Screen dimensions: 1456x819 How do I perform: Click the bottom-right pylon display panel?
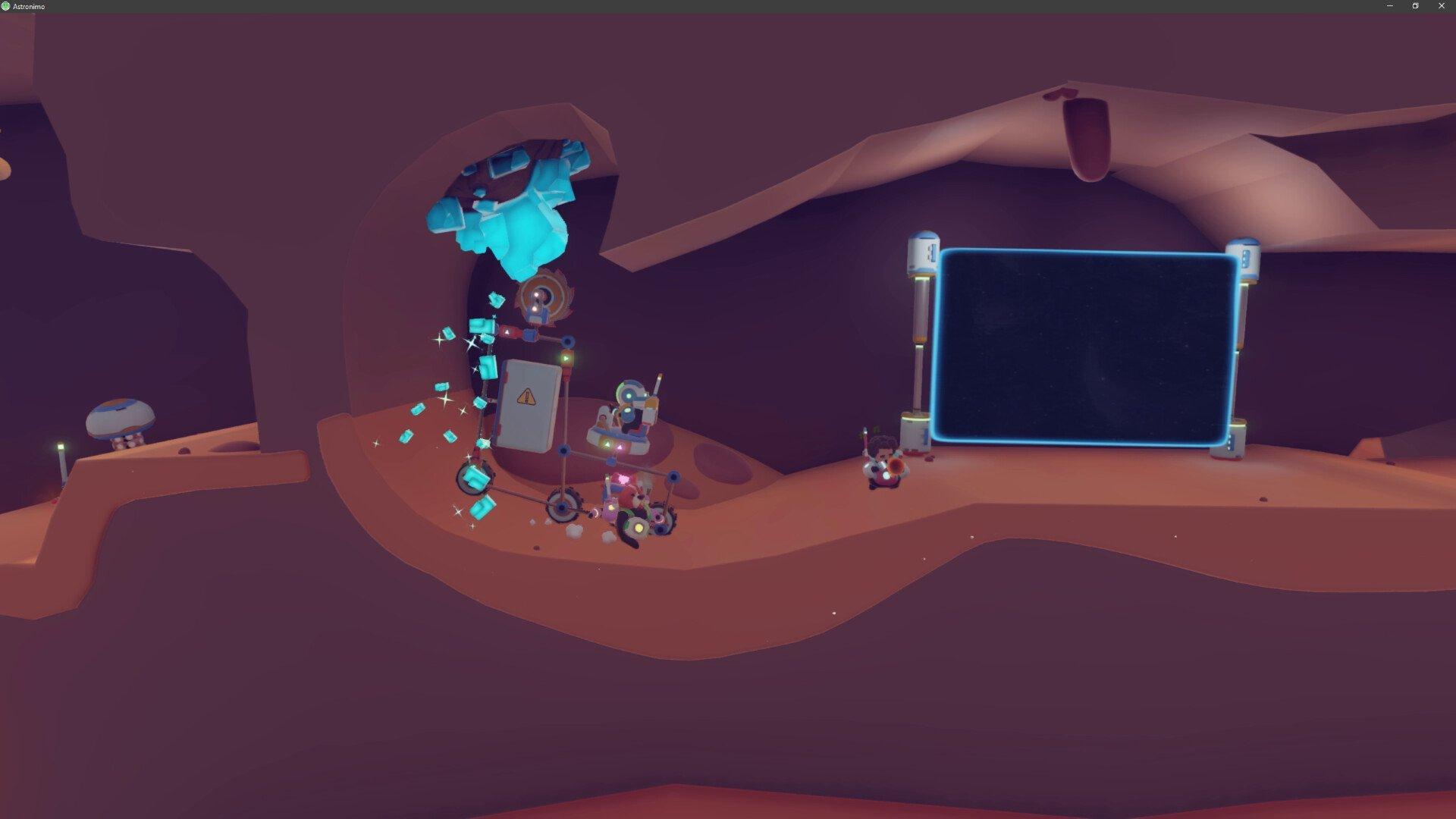1232,441
